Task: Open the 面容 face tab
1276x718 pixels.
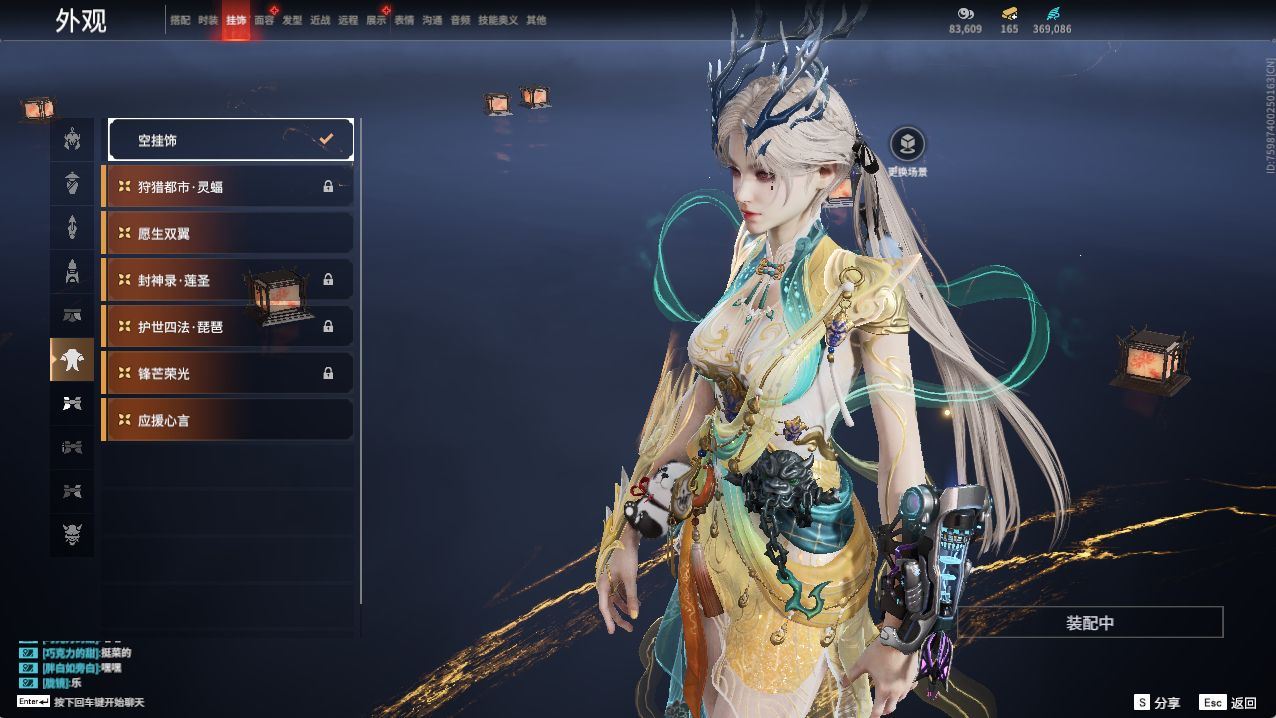Action: coord(264,20)
